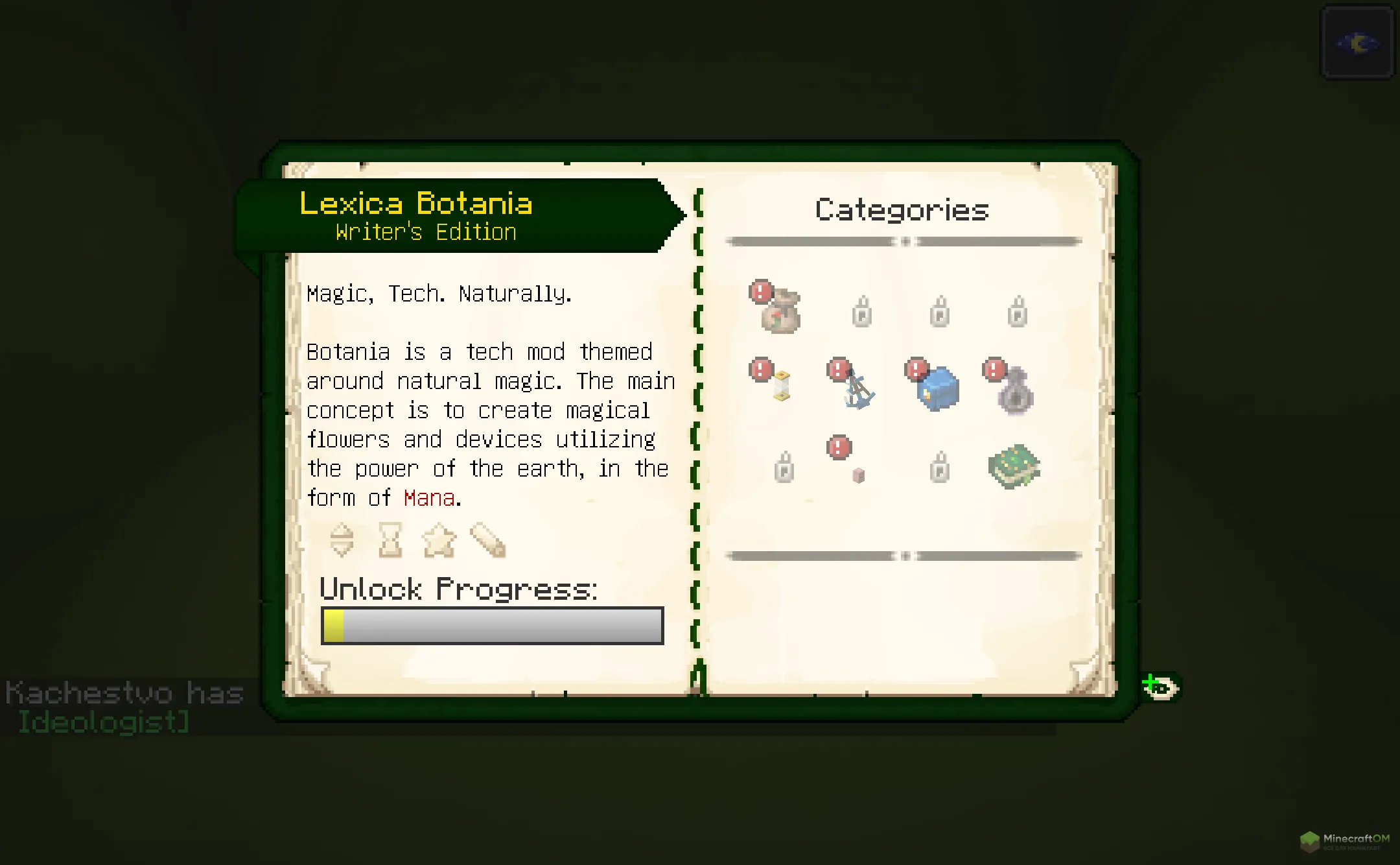Screen dimensions: 1400x865
Task: Select the green Lexica book category icon
Action: pos(1013,468)
